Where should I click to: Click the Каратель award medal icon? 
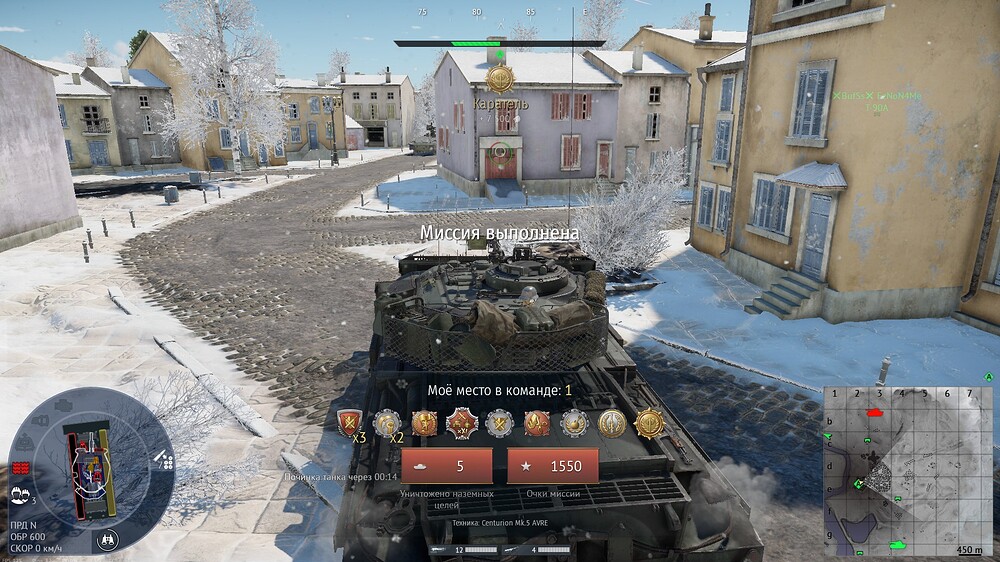click(x=500, y=77)
